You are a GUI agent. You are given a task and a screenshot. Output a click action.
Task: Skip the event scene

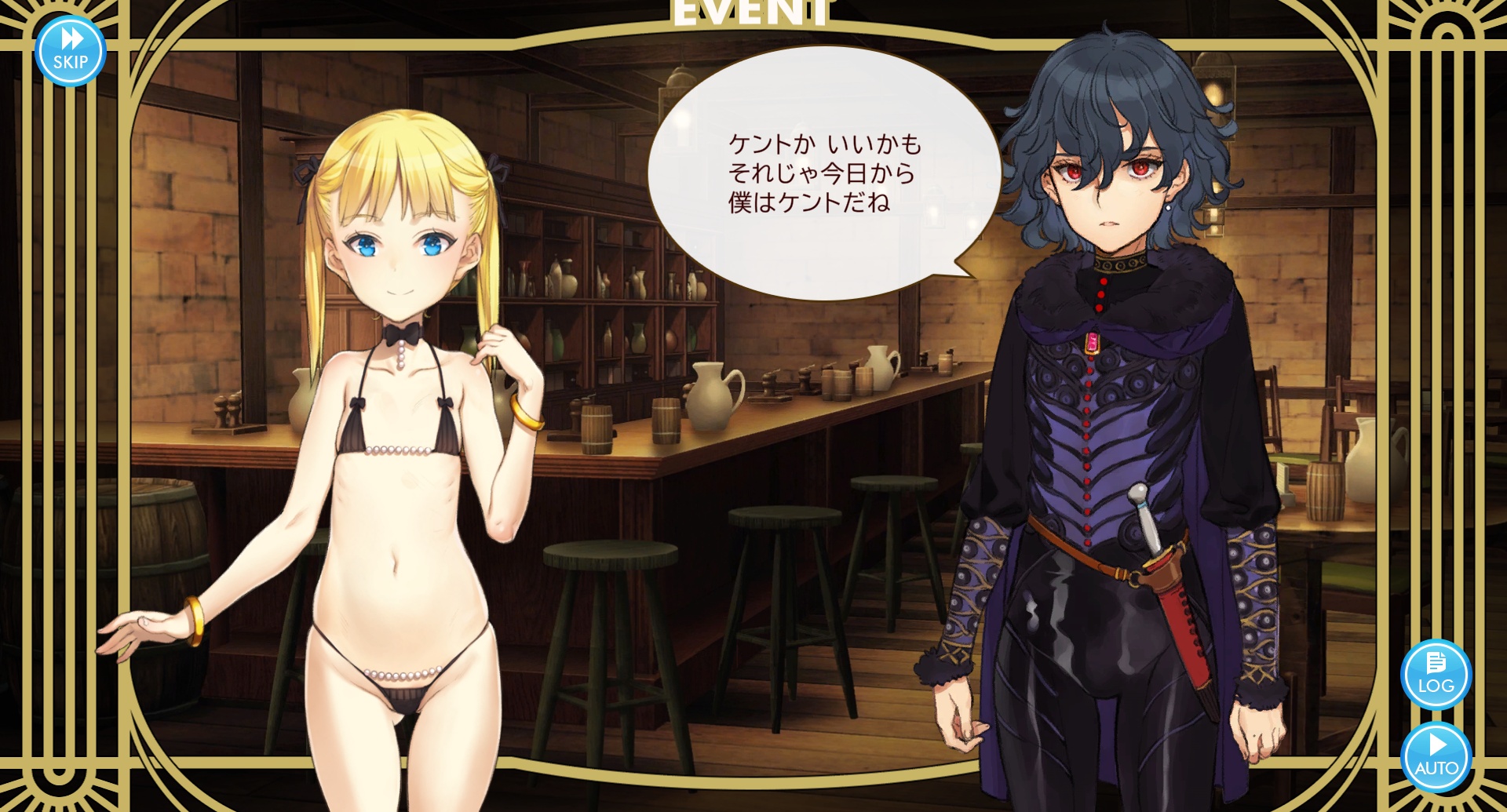(71, 50)
